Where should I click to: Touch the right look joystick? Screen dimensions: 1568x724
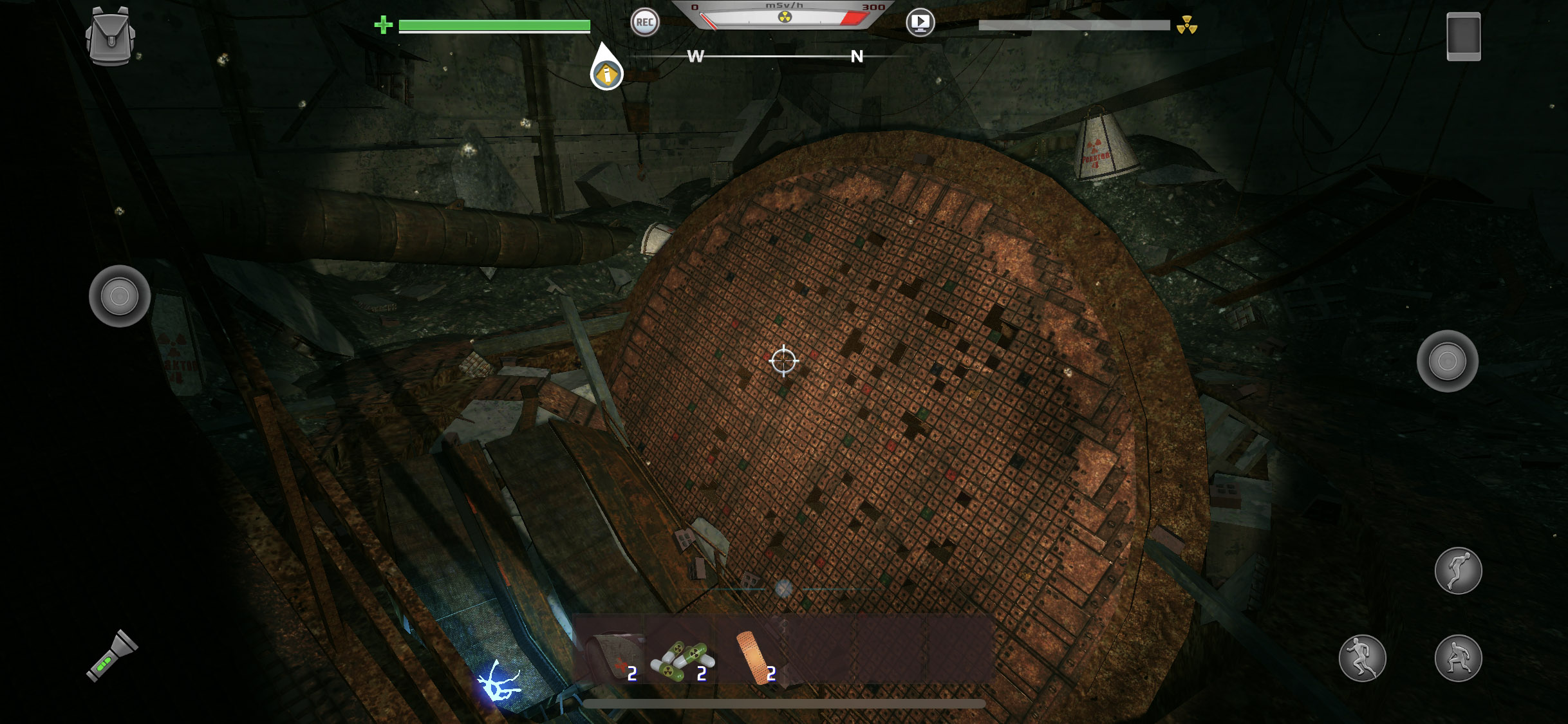tap(1447, 361)
